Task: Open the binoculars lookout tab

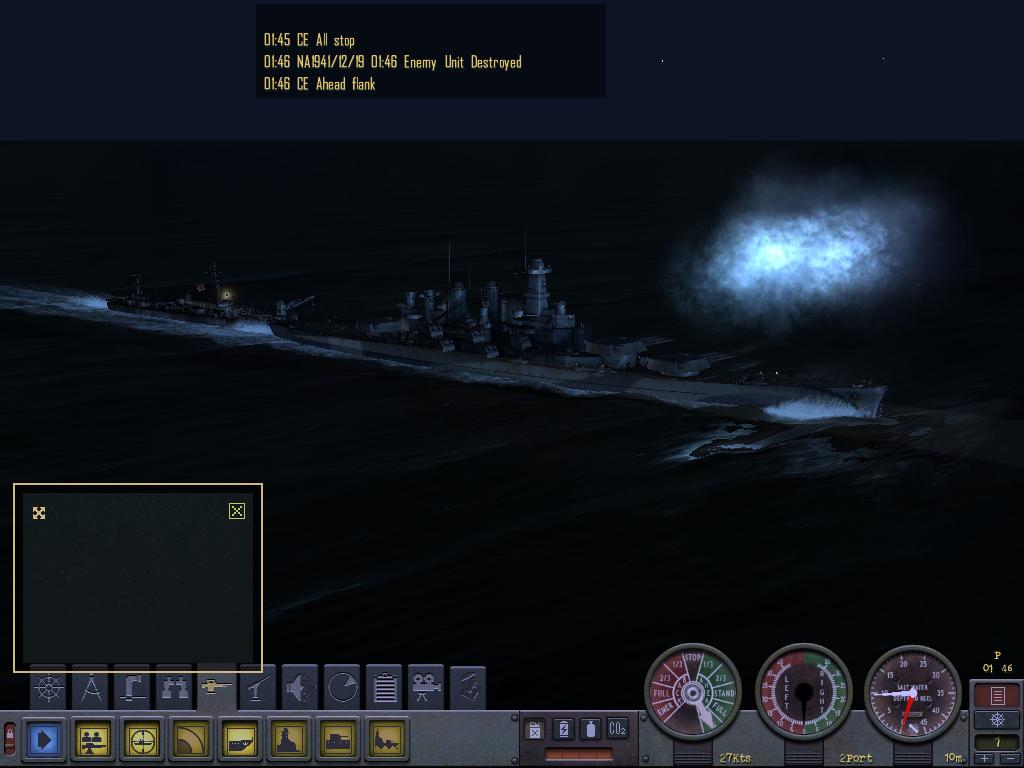Action: [175, 688]
